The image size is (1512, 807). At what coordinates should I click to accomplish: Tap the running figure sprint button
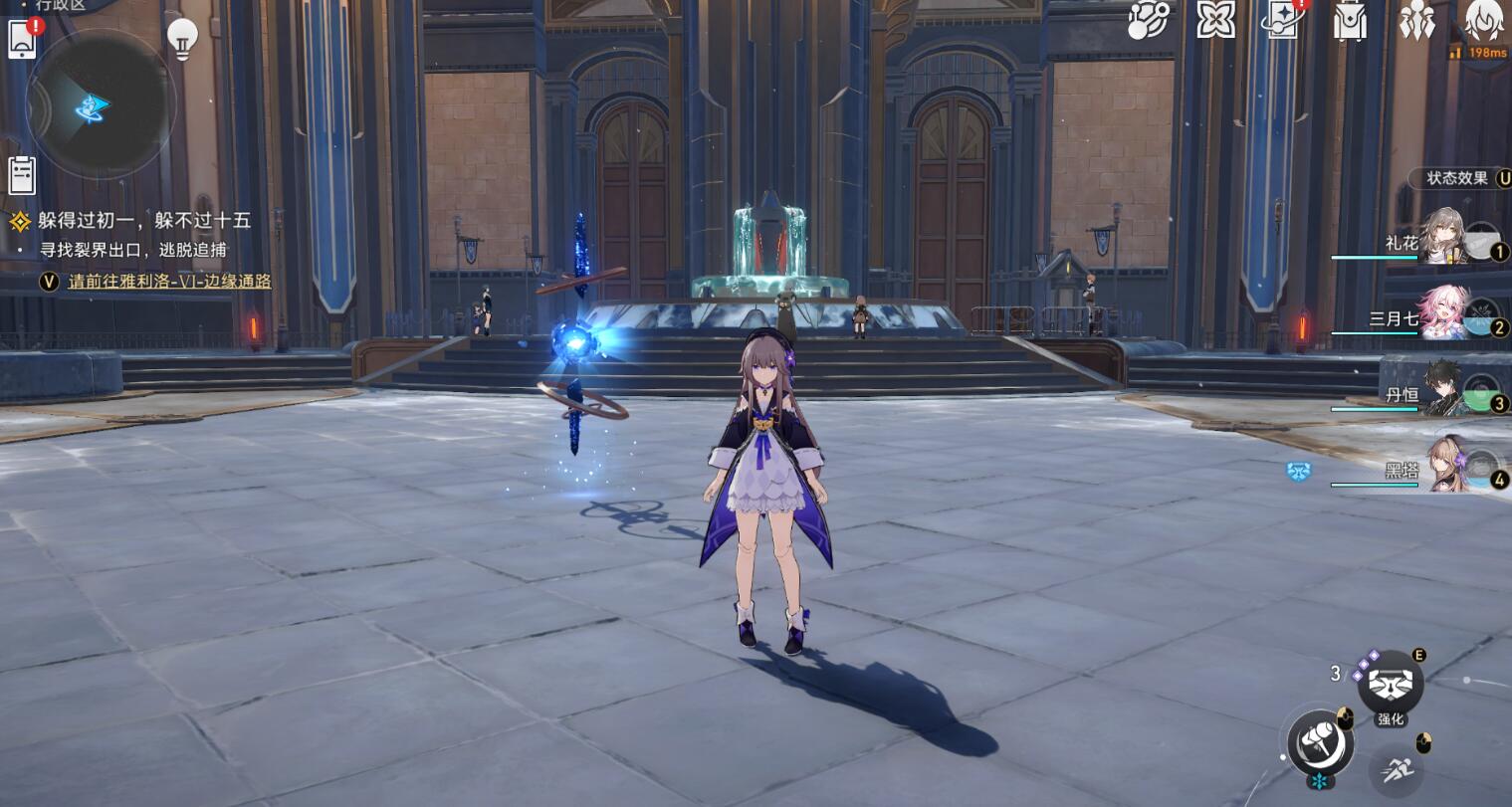(1396, 768)
